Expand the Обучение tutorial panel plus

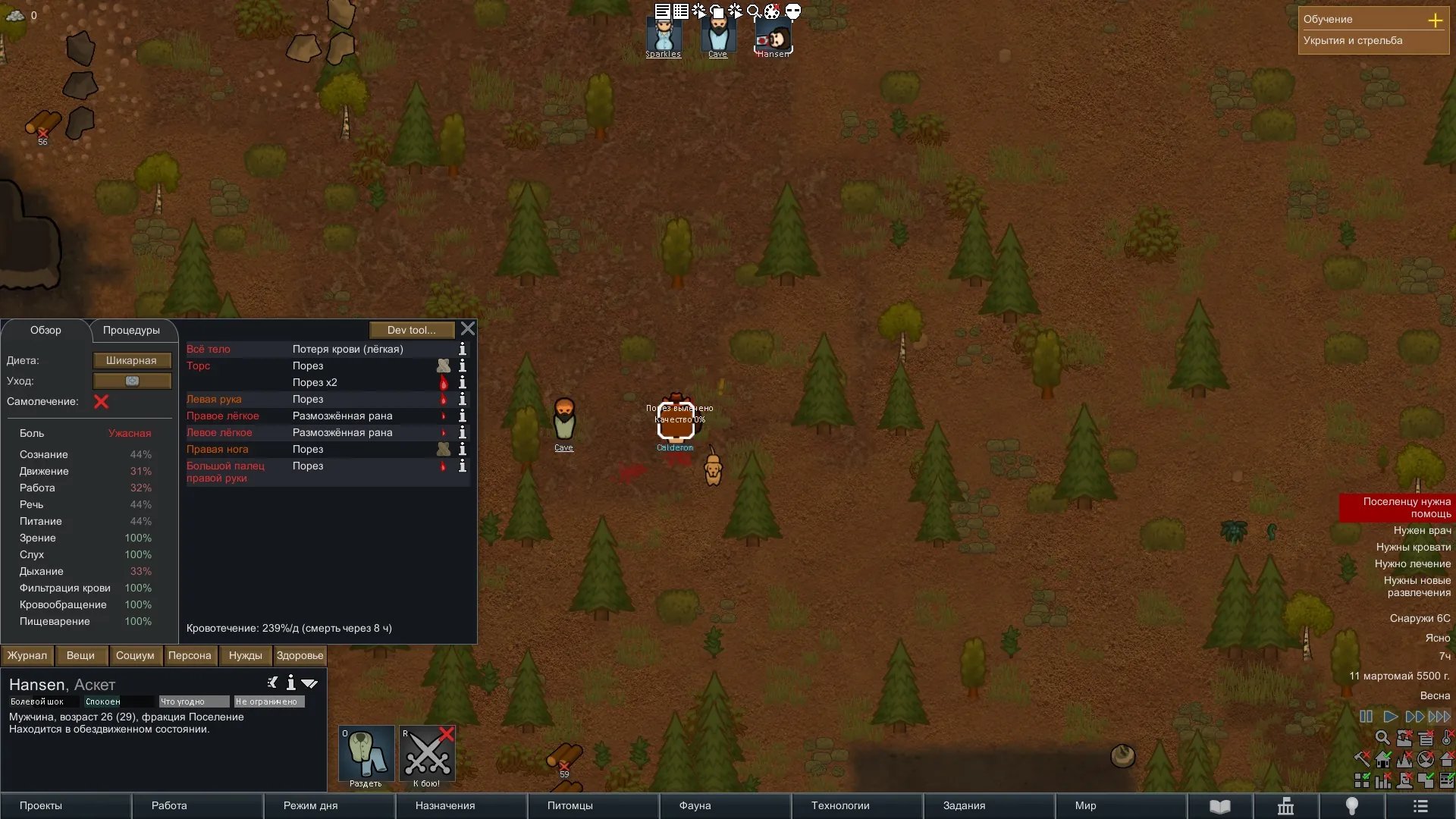[1435, 20]
